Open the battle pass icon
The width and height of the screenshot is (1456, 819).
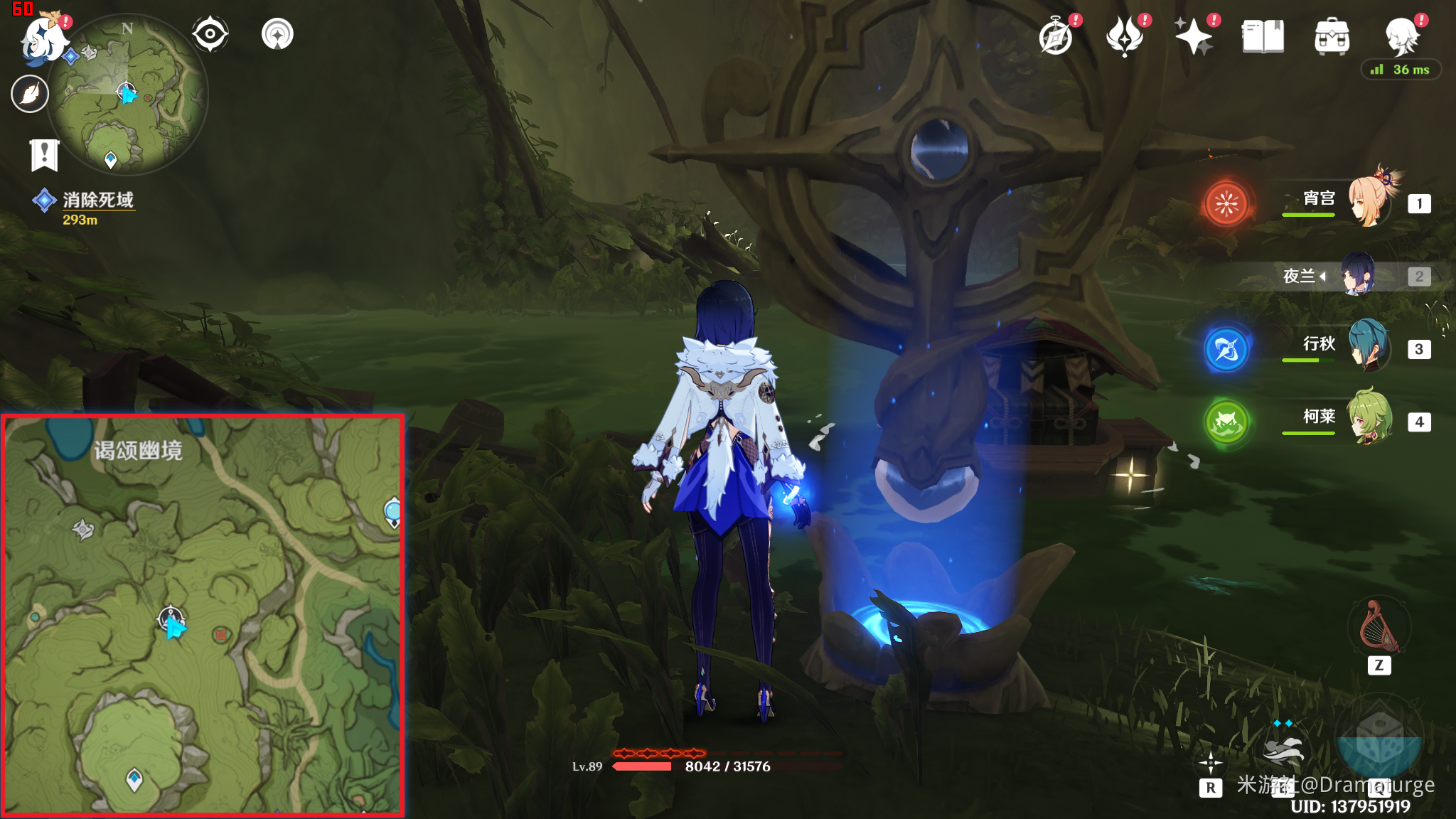point(1125,36)
